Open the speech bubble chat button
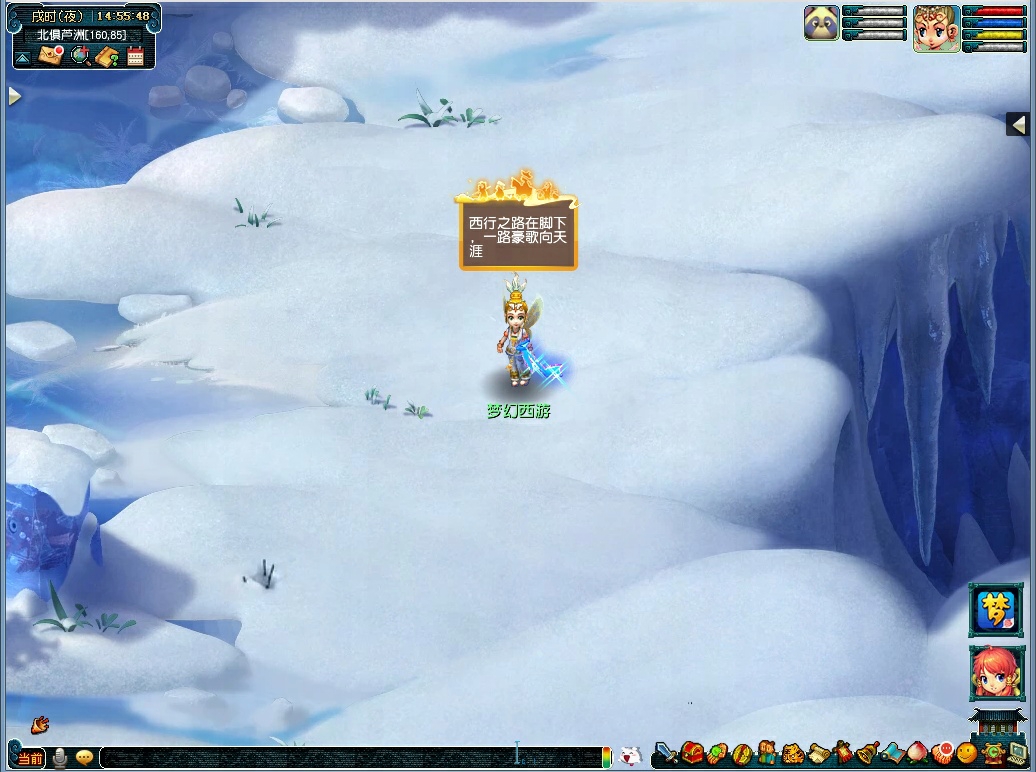Viewport: 1036px width, 772px height. click(x=84, y=758)
